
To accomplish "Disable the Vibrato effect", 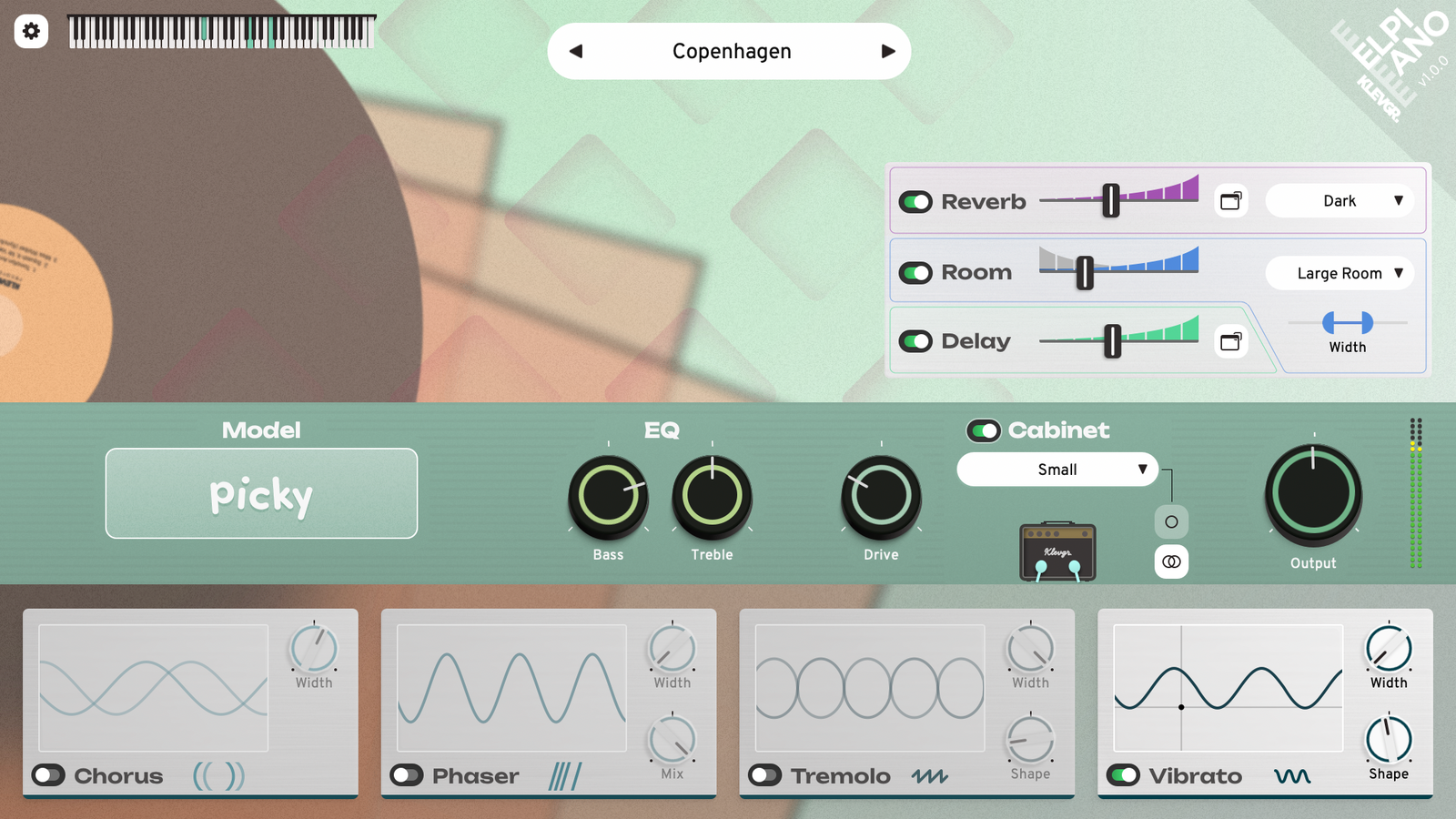I will coord(1124,775).
